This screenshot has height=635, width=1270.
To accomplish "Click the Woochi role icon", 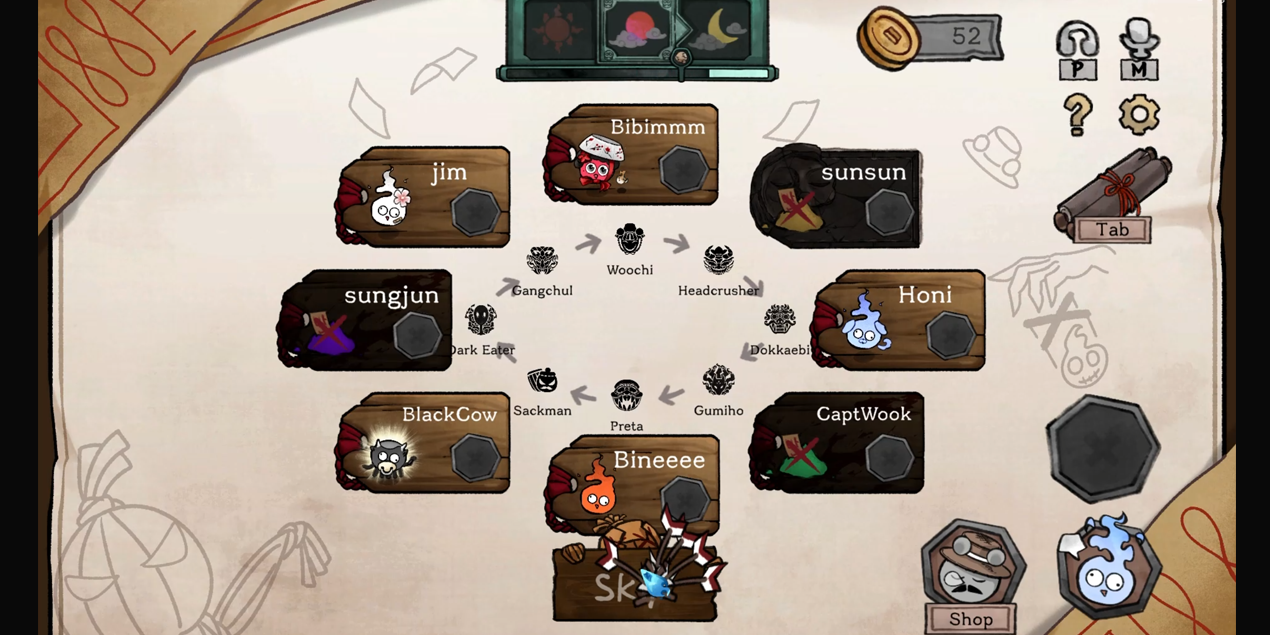I will pyautogui.click(x=630, y=240).
